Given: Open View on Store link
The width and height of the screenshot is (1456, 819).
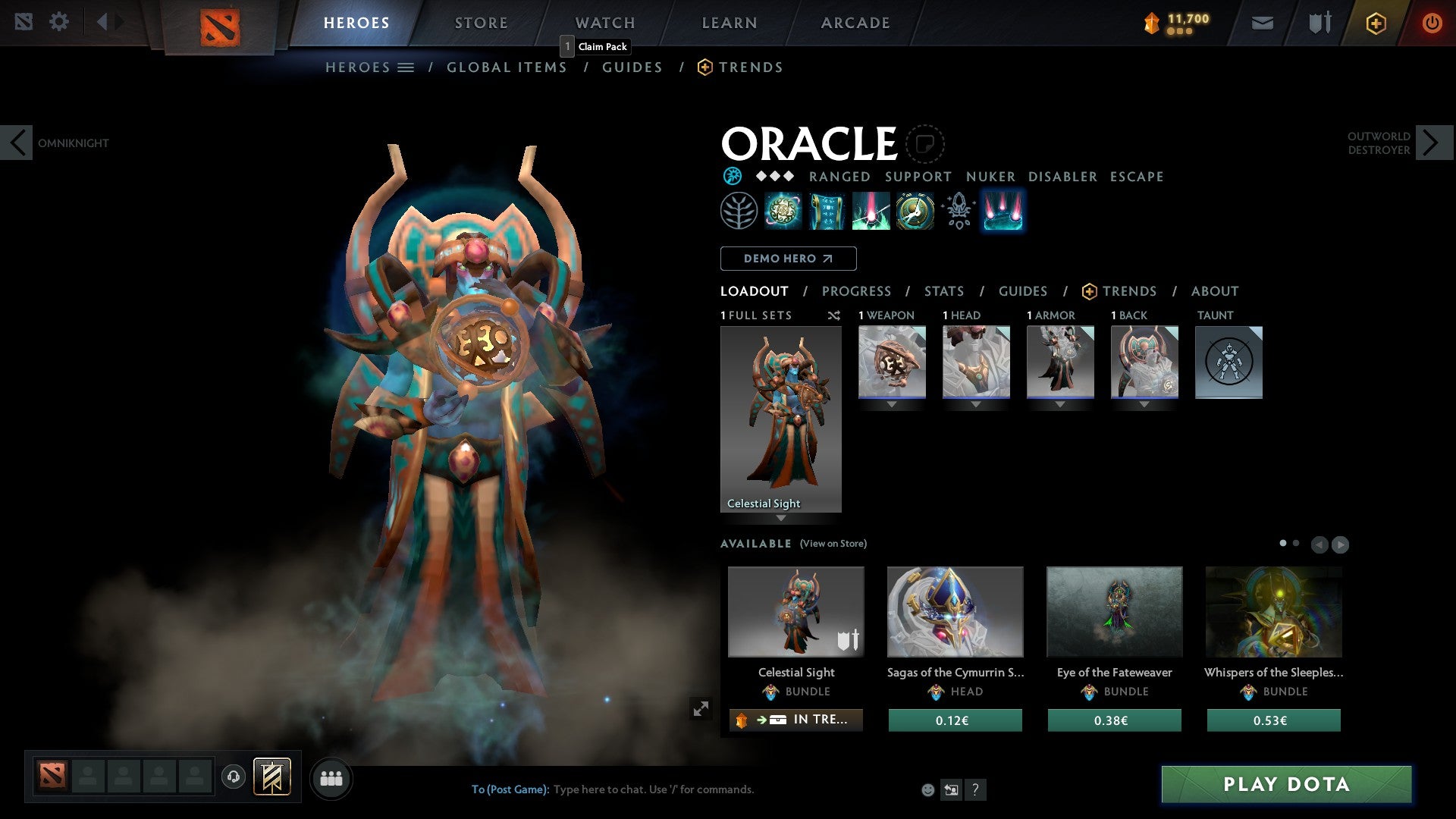Looking at the screenshot, I should point(833,544).
